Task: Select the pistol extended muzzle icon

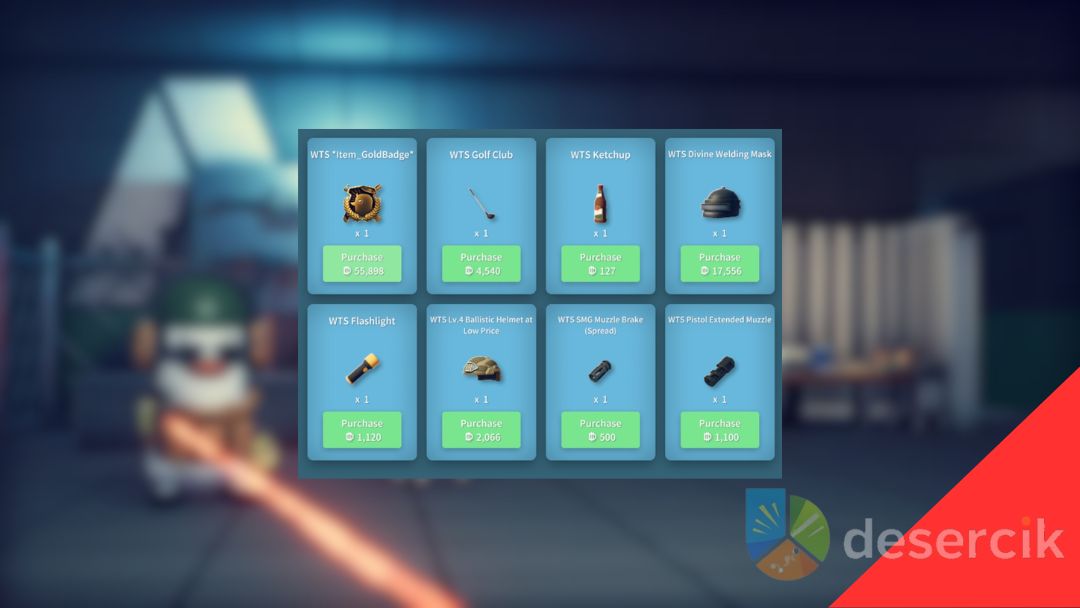Action: (x=720, y=370)
